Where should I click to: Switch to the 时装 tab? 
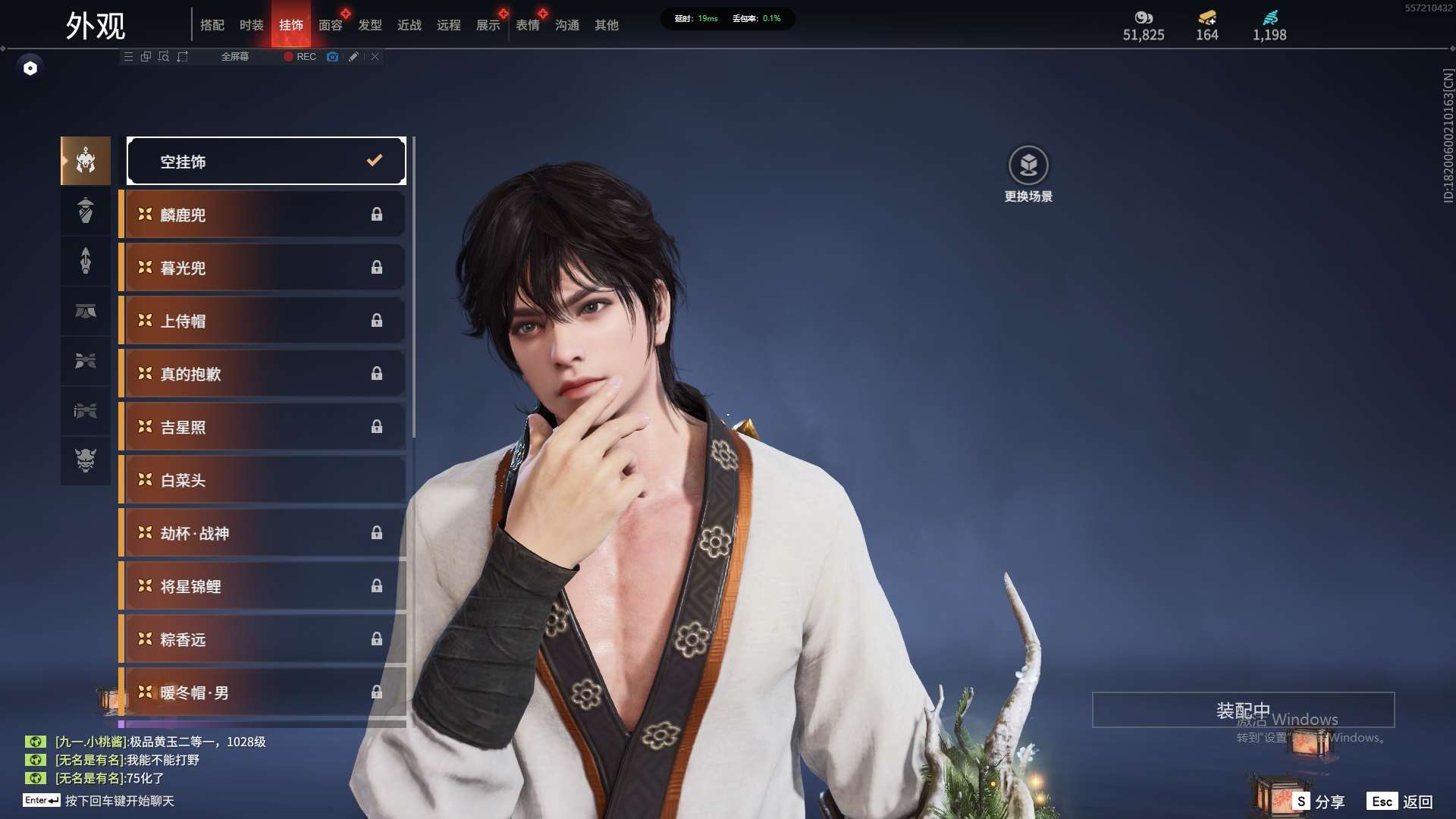tap(251, 25)
